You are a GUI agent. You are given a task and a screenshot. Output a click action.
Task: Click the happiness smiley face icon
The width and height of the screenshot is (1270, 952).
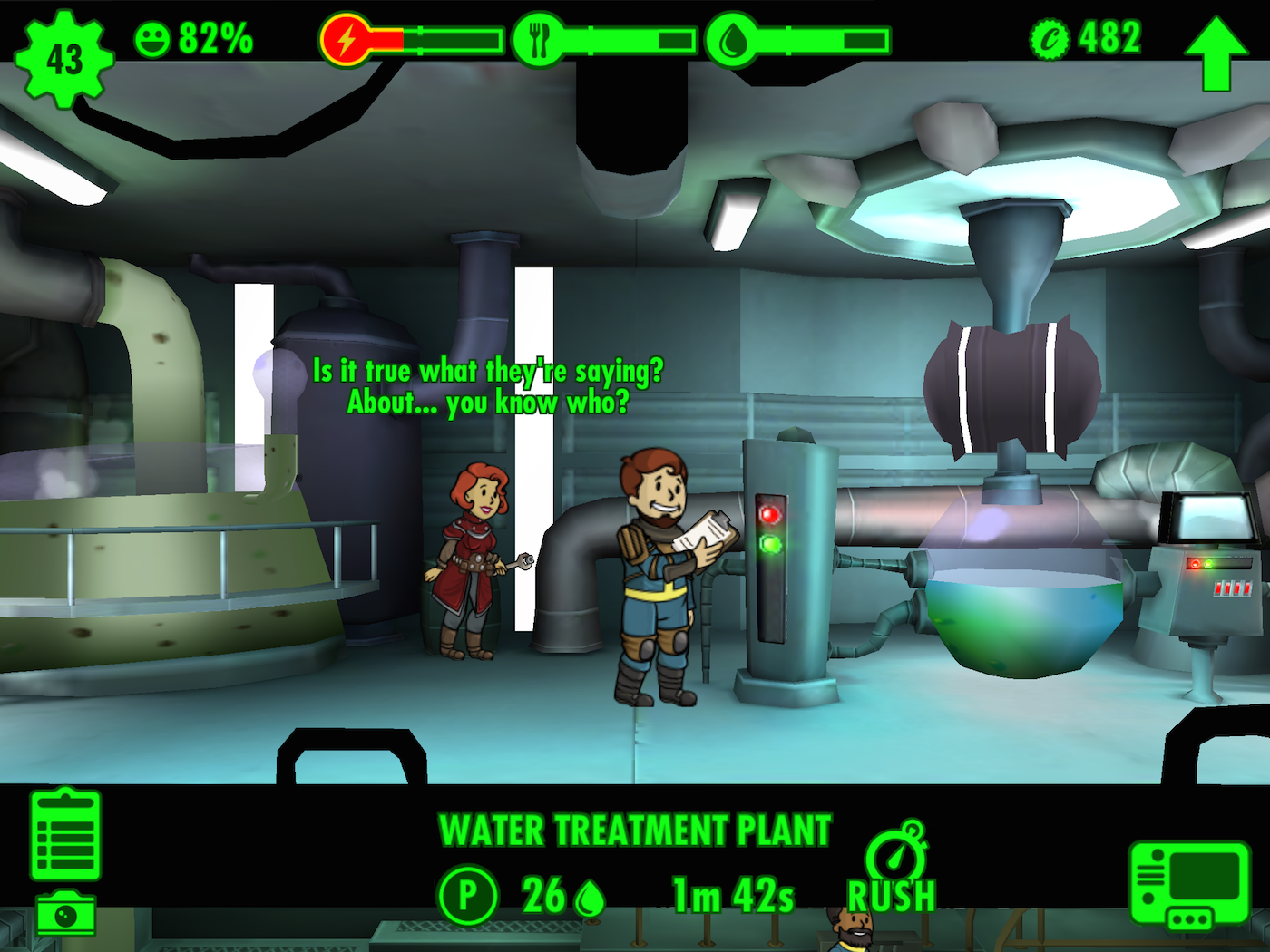[154, 40]
